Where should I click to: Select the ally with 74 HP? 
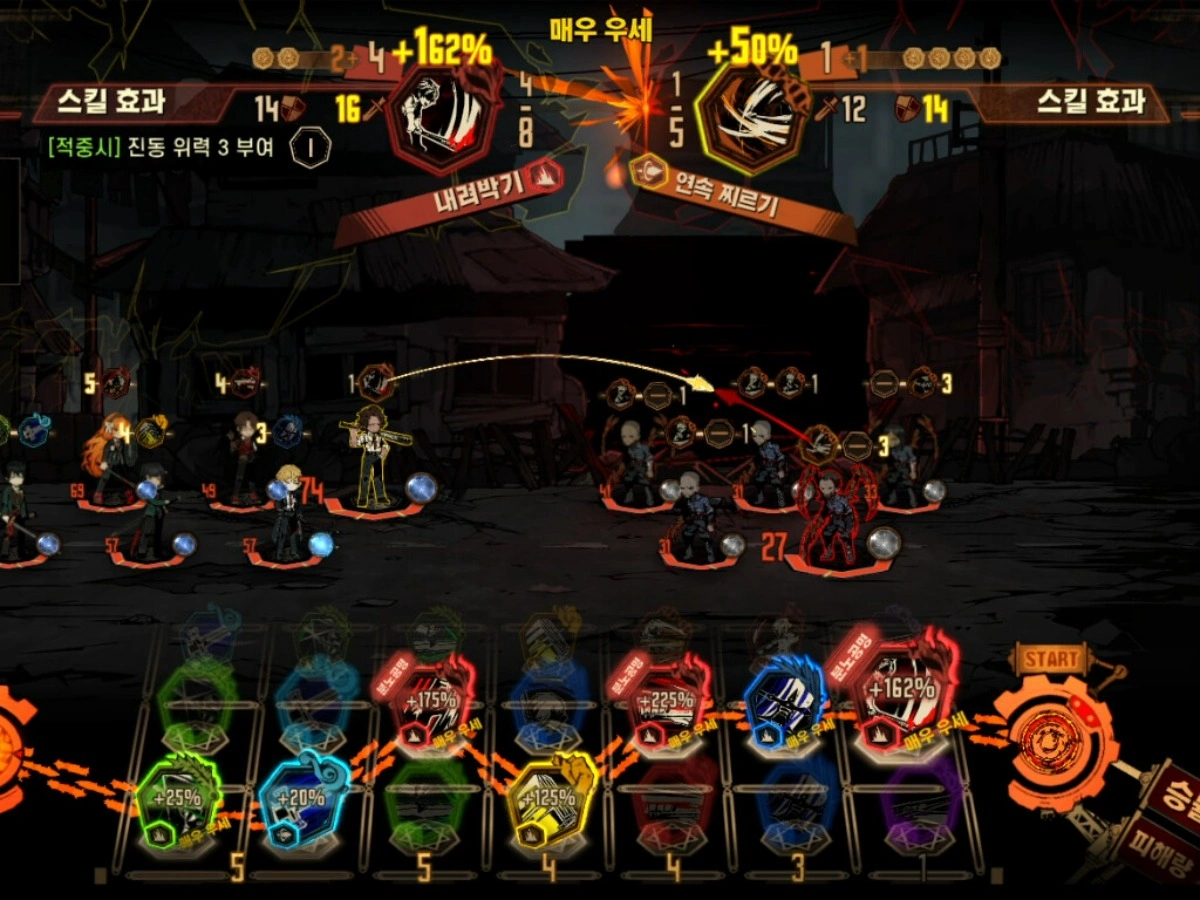pos(374,462)
